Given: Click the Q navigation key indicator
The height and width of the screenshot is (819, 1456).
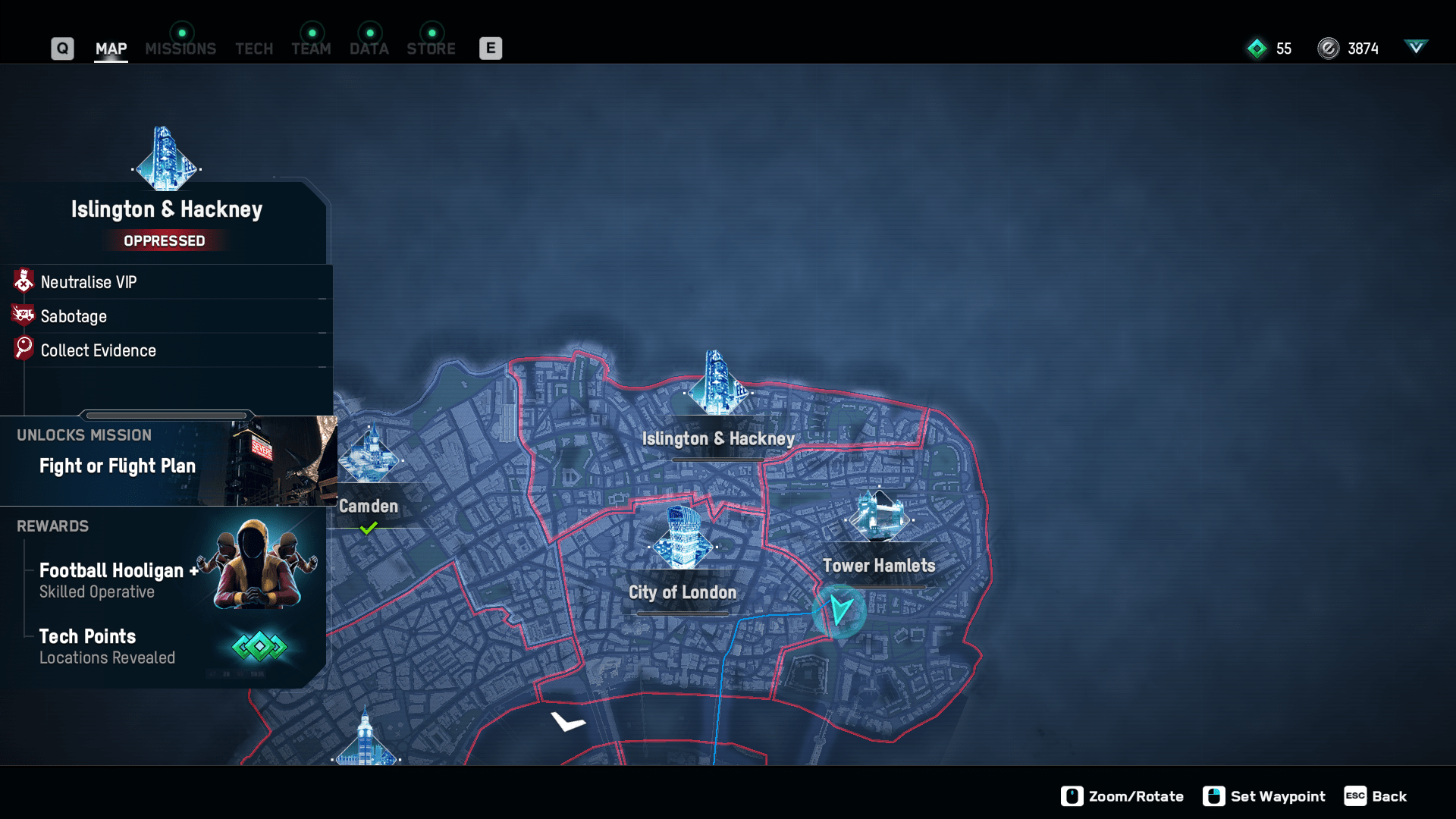Looking at the screenshot, I should [62, 47].
